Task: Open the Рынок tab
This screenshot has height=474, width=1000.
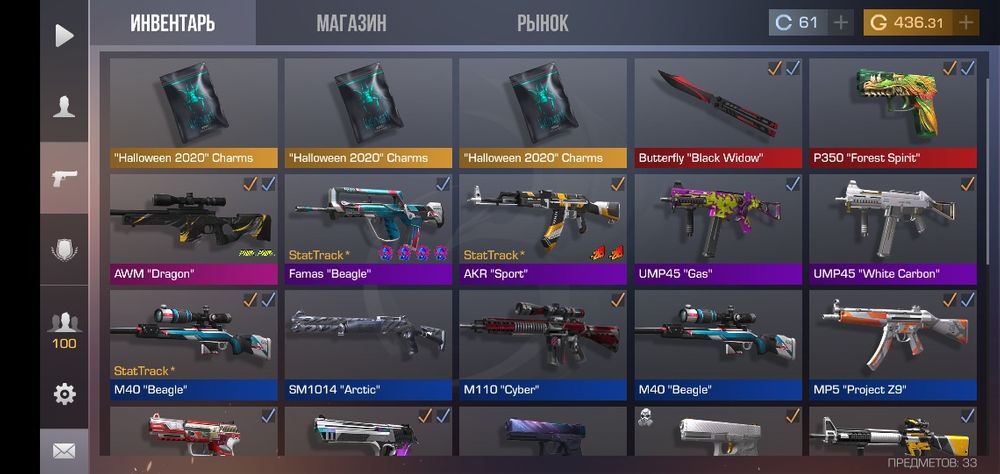Action: pyautogui.click(x=543, y=23)
